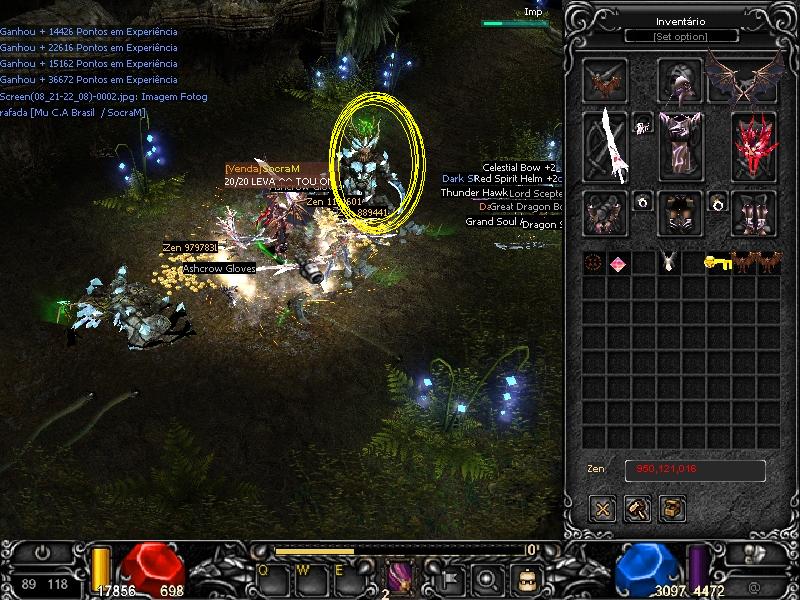Pick the white bow weapon slot

[x=606, y=145]
